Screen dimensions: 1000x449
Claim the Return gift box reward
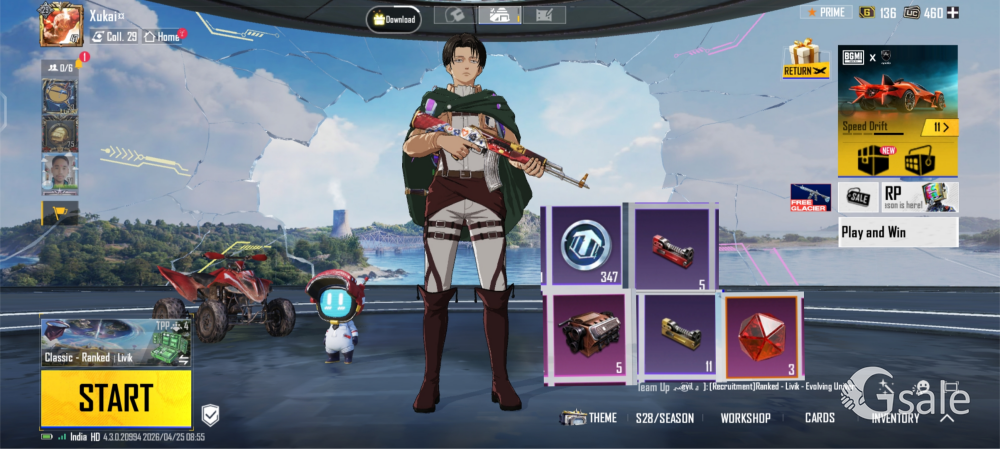[x=806, y=59]
